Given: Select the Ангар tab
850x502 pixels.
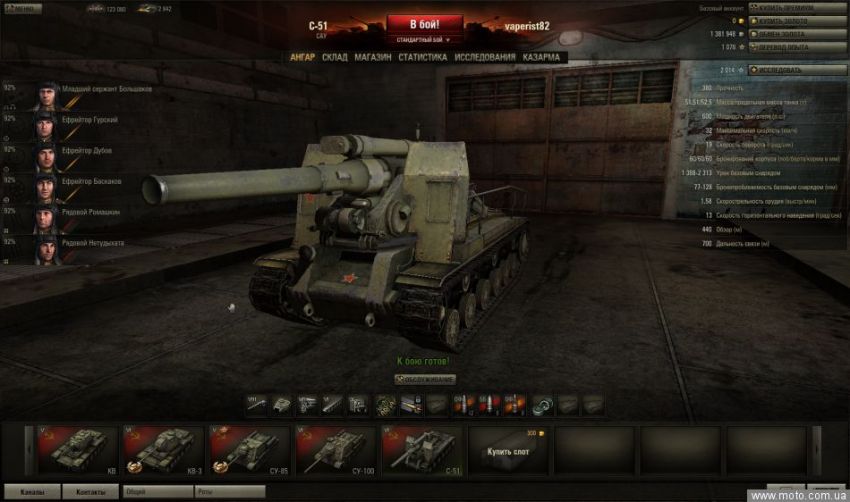Looking at the screenshot, I should [302, 57].
